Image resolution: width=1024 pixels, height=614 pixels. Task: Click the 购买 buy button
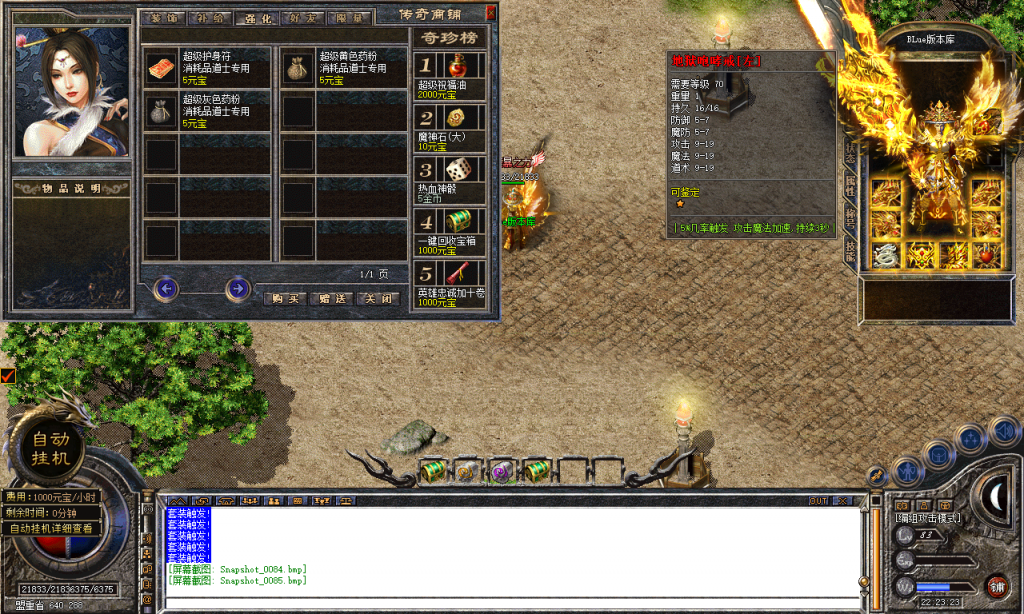(x=286, y=298)
